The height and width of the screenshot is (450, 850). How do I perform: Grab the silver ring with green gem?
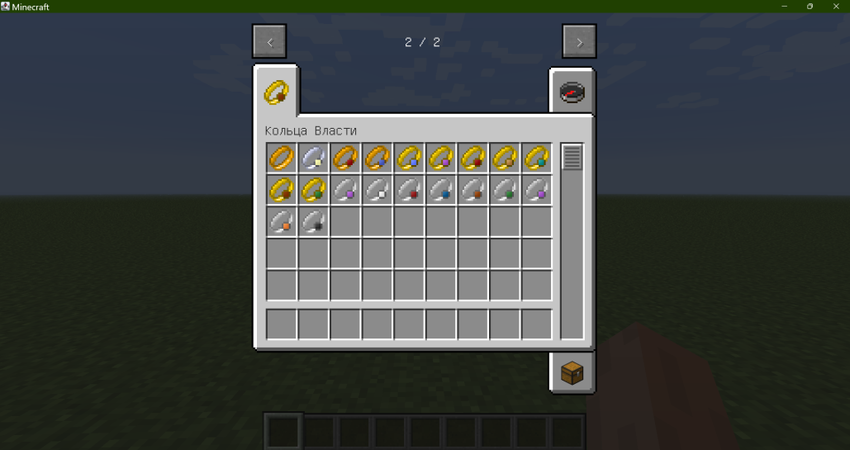pyautogui.click(x=506, y=190)
